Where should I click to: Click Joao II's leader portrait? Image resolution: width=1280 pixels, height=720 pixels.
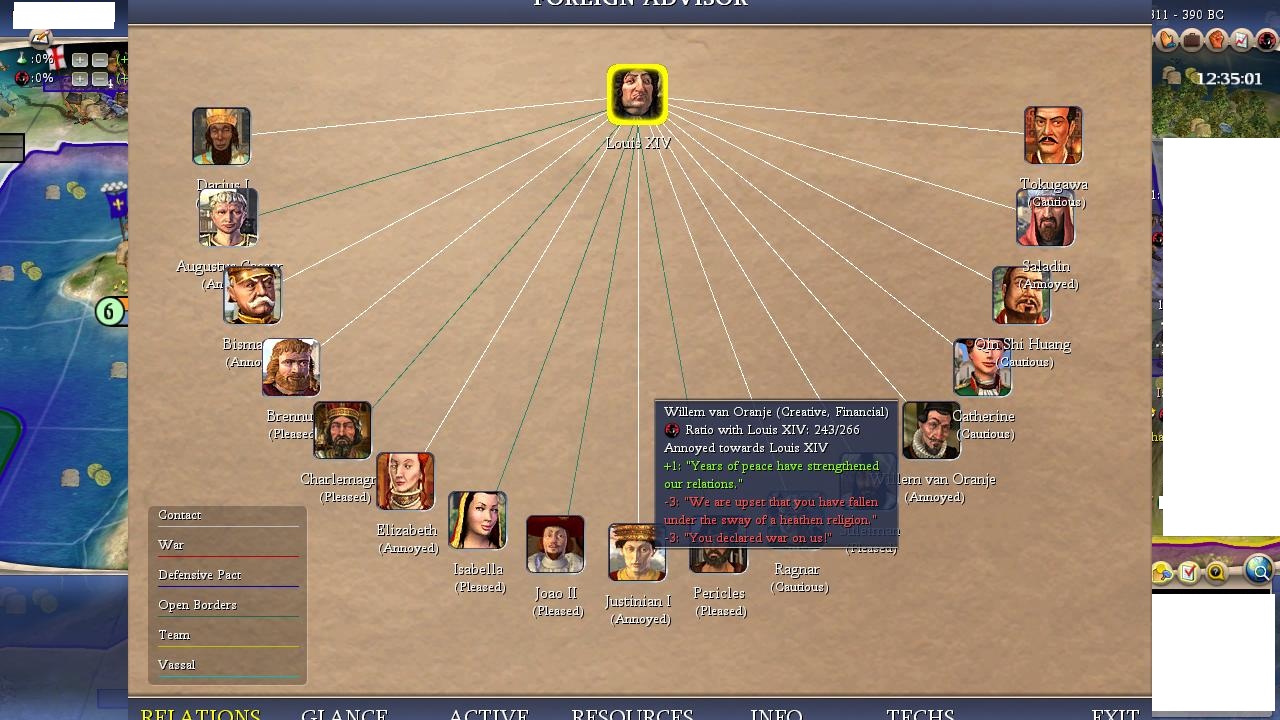(555, 544)
